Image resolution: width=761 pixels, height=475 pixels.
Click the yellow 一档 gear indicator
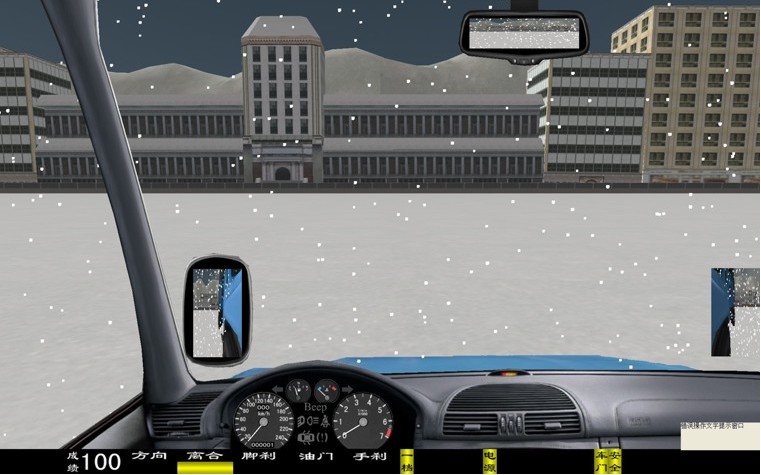pos(406,461)
